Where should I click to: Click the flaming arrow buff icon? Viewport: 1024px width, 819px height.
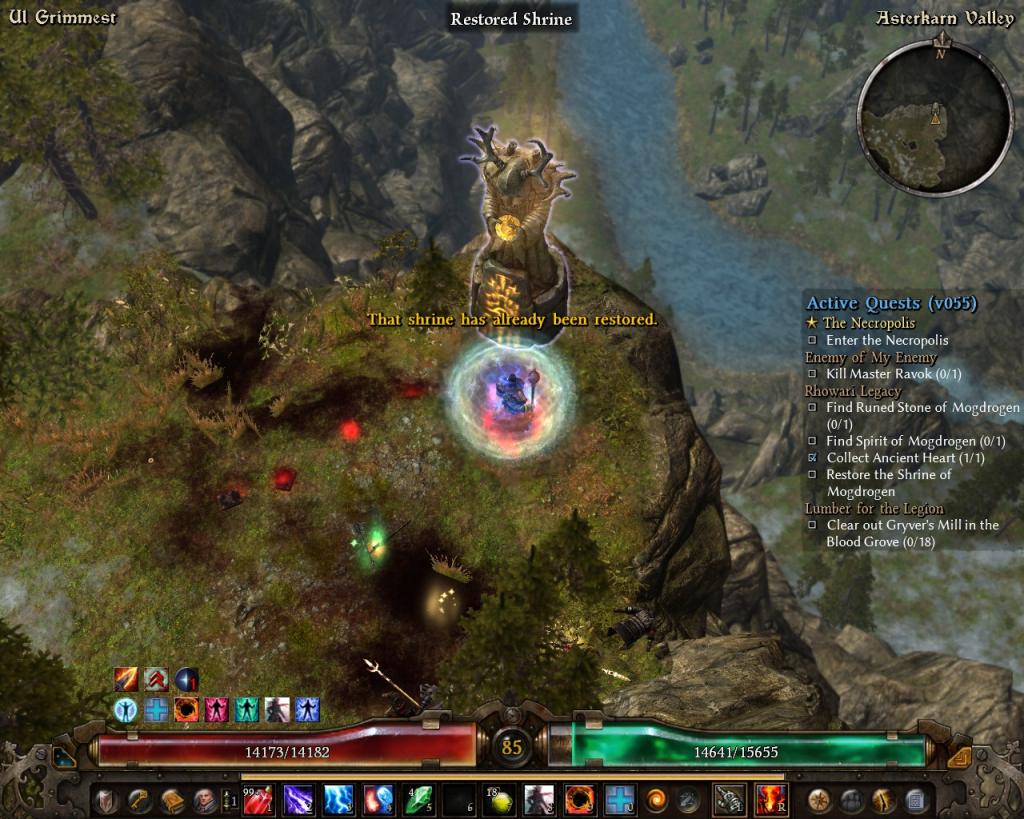126,680
